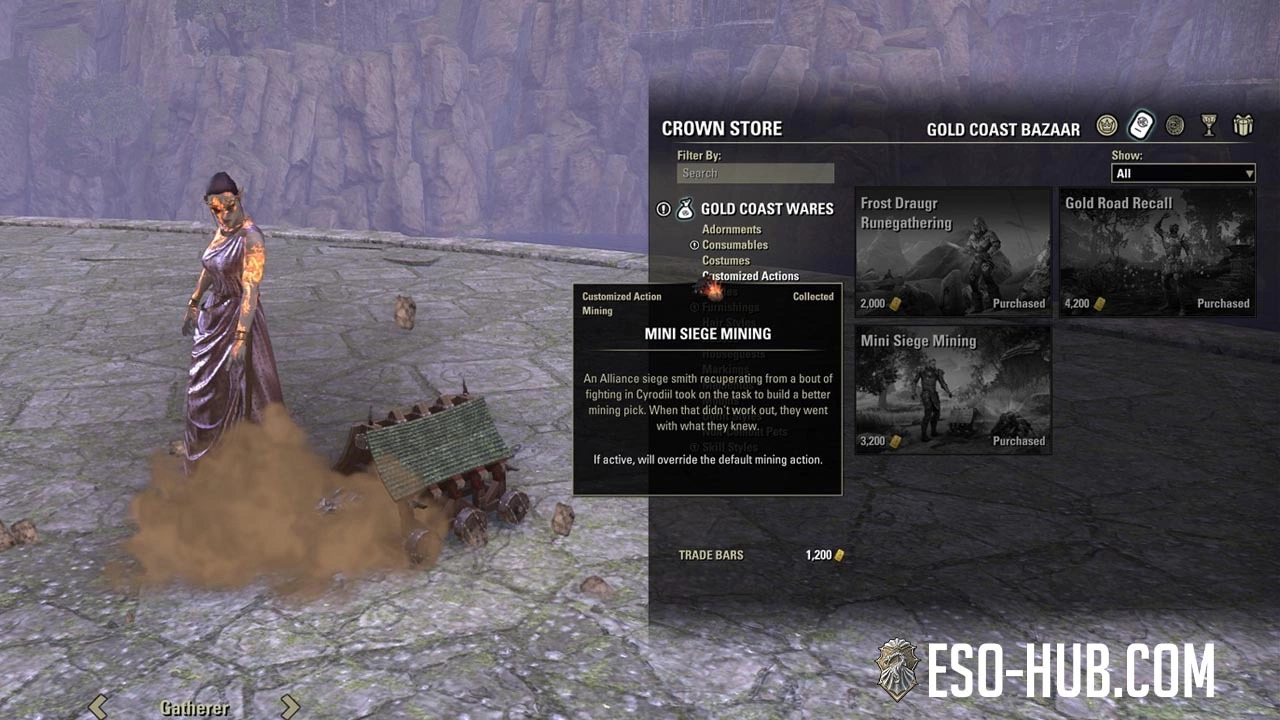Open the goblet icon tab
1280x720 pixels.
[1209, 126]
